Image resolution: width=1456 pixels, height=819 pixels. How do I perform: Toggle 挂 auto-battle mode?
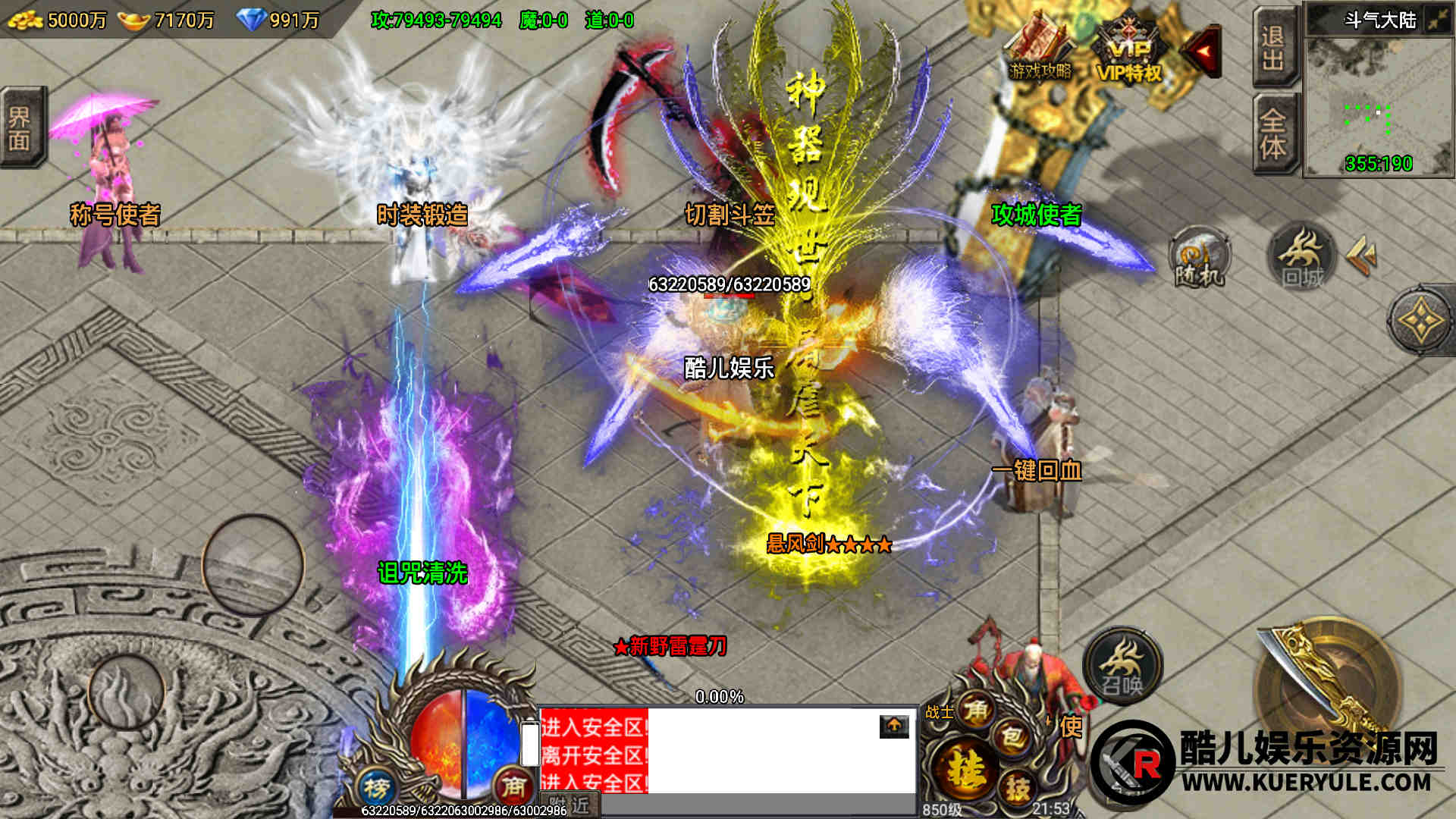(x=963, y=768)
